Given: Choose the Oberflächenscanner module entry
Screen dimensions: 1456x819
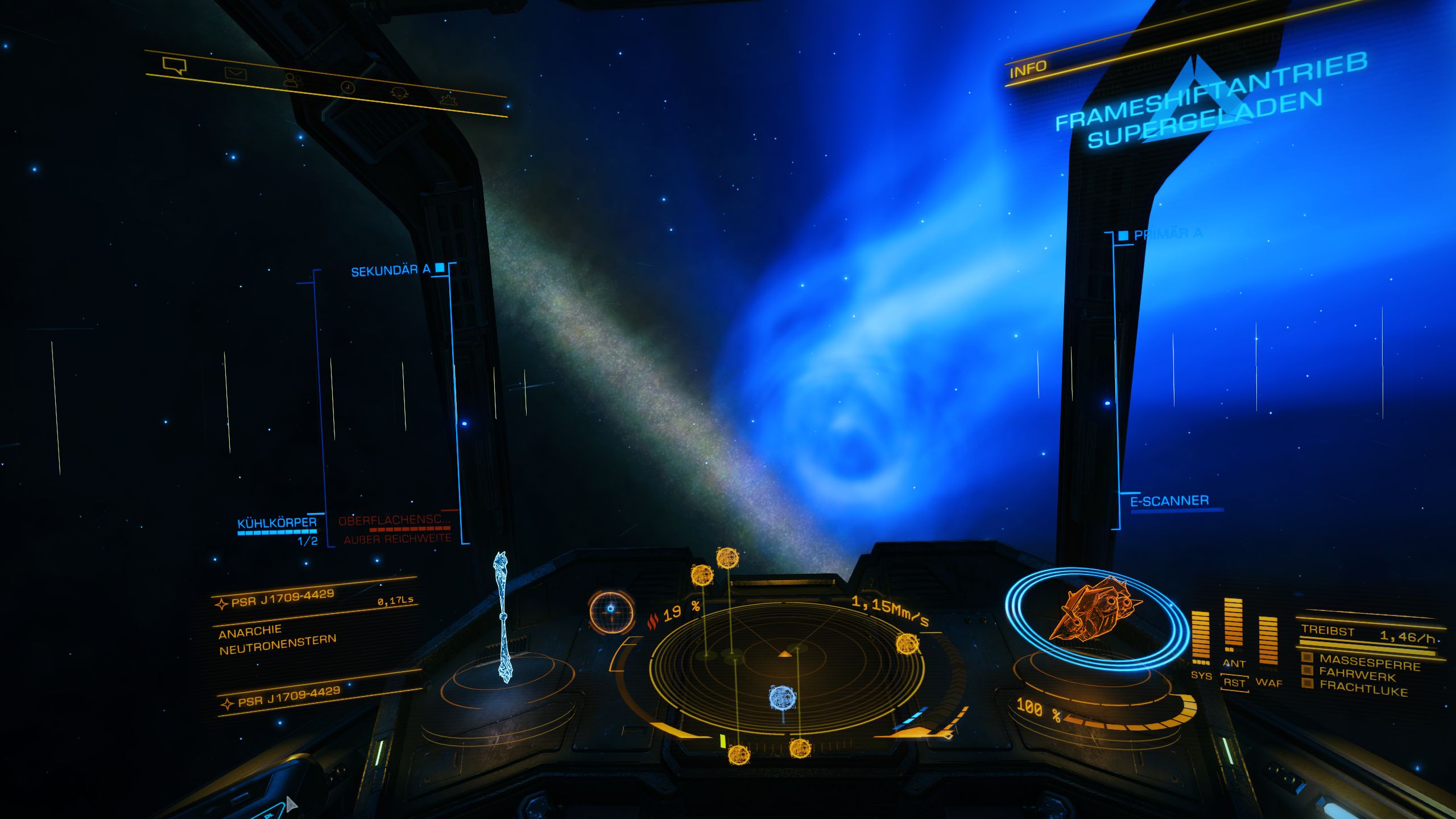Looking at the screenshot, I should (x=394, y=520).
